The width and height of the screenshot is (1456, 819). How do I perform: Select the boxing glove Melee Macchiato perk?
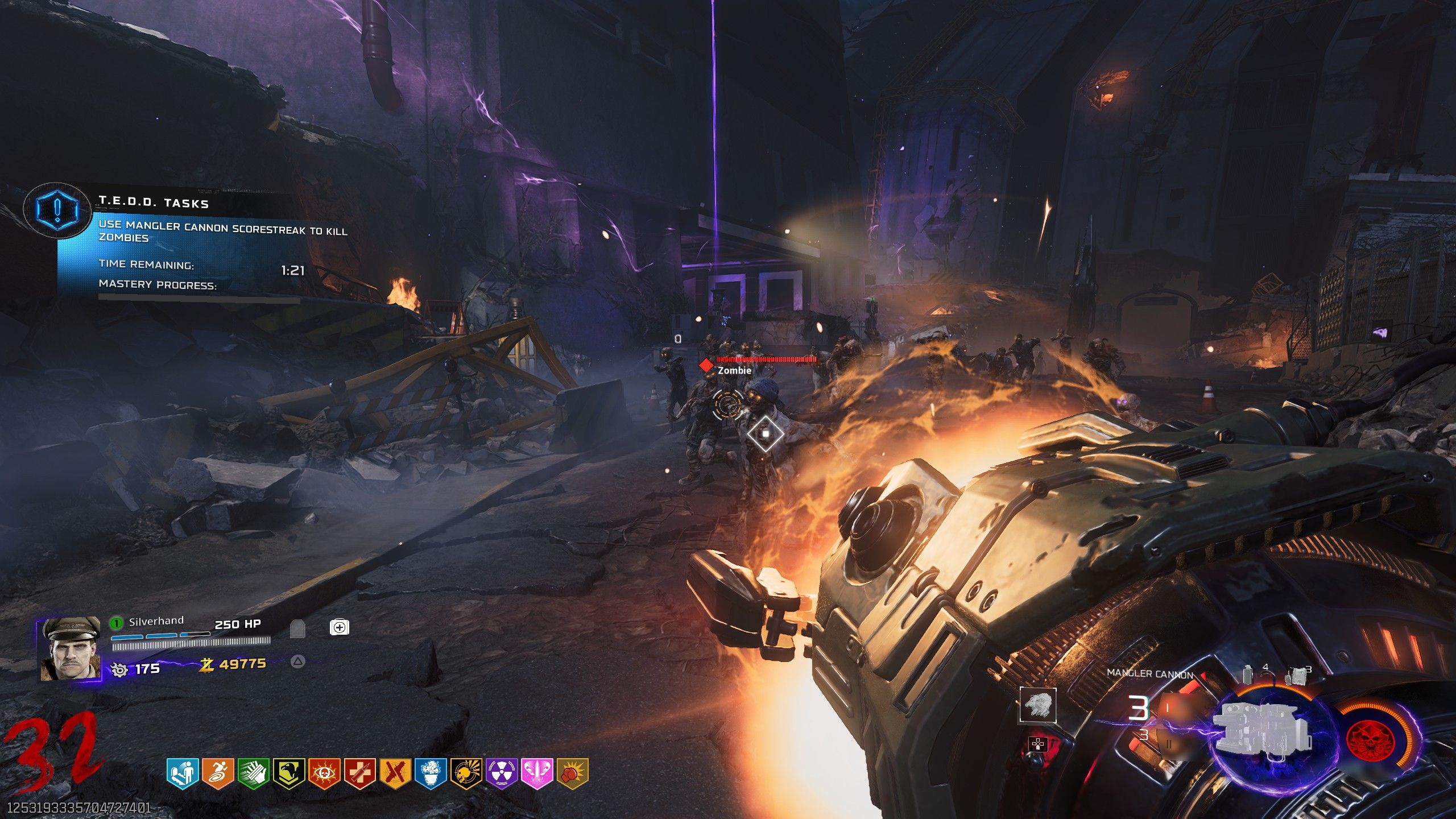click(572, 773)
